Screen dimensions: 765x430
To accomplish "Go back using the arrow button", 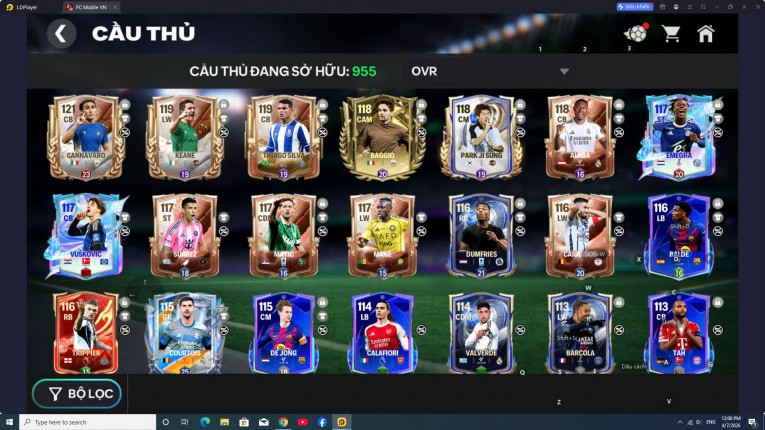I will click(61, 34).
